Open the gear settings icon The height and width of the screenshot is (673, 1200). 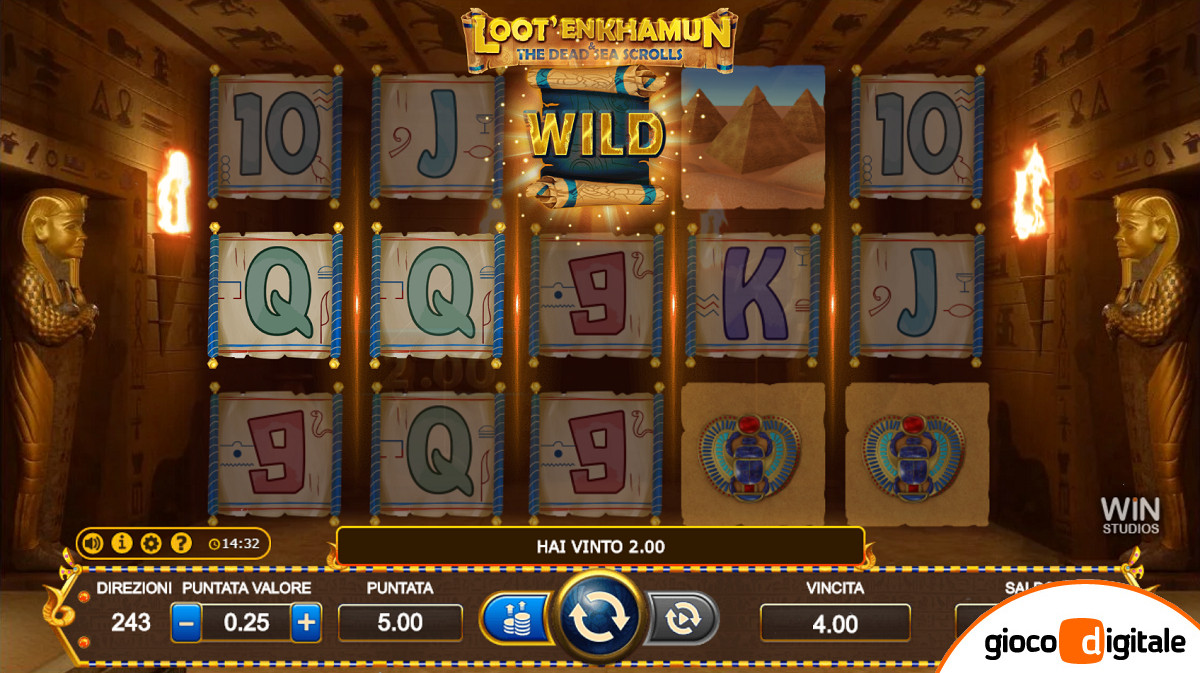[x=151, y=544]
